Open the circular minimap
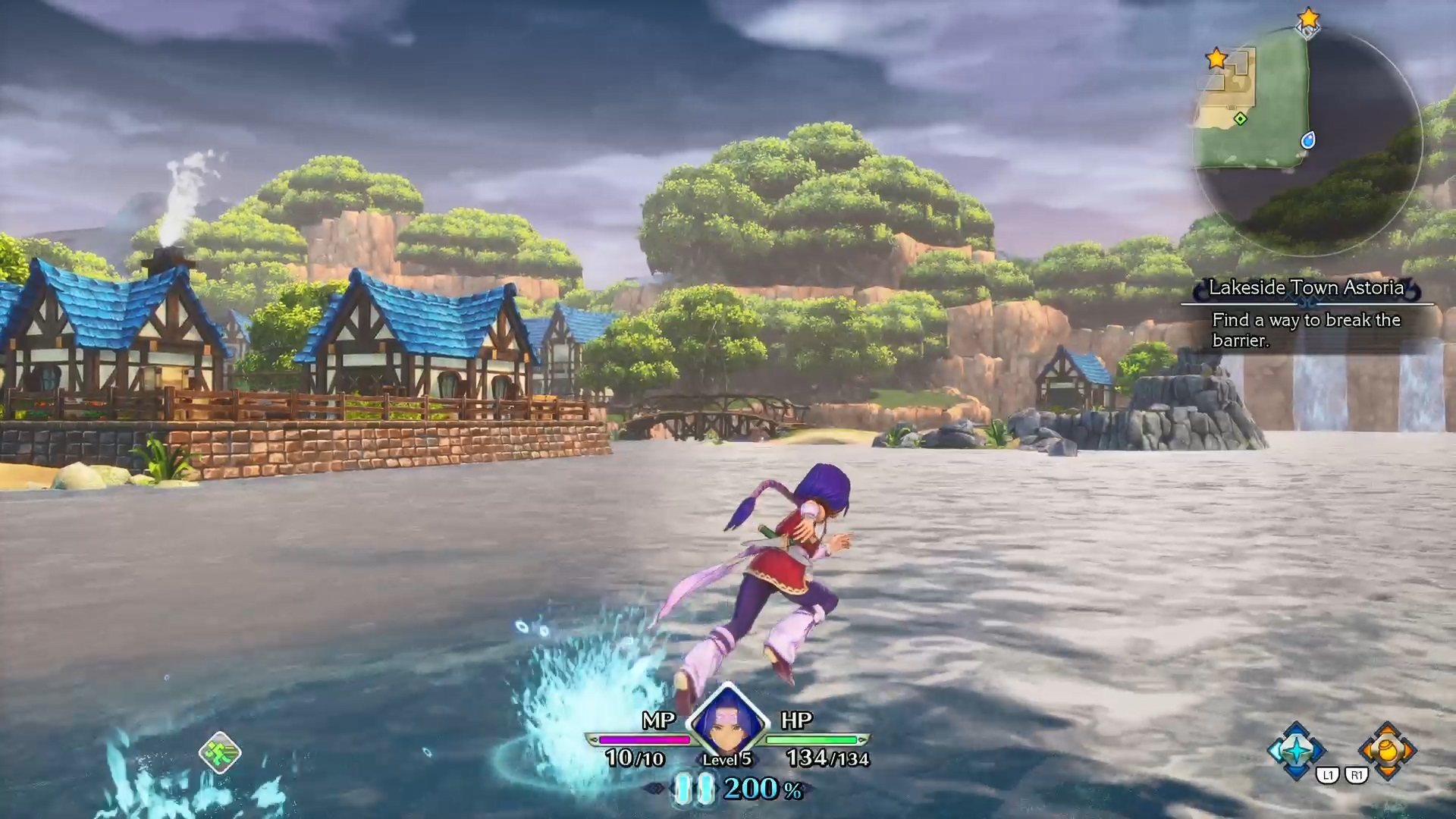 (x=1307, y=141)
